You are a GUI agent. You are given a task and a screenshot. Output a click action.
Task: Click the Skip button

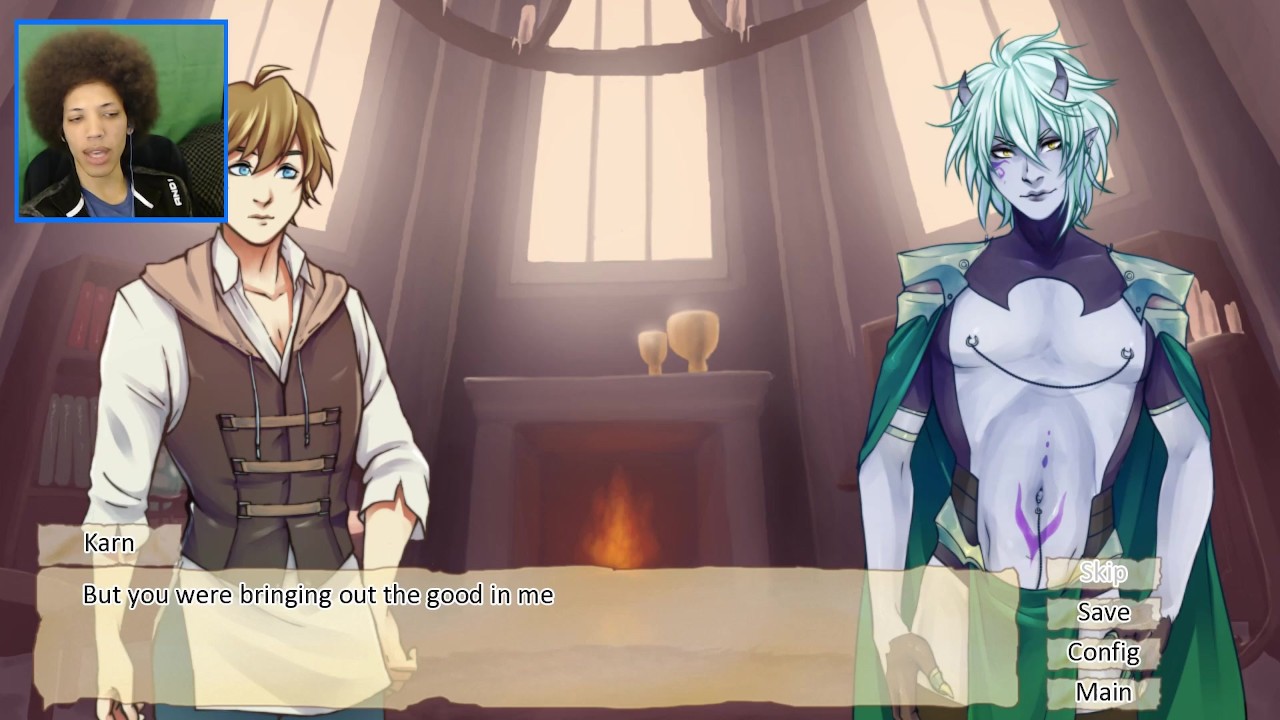point(1103,572)
